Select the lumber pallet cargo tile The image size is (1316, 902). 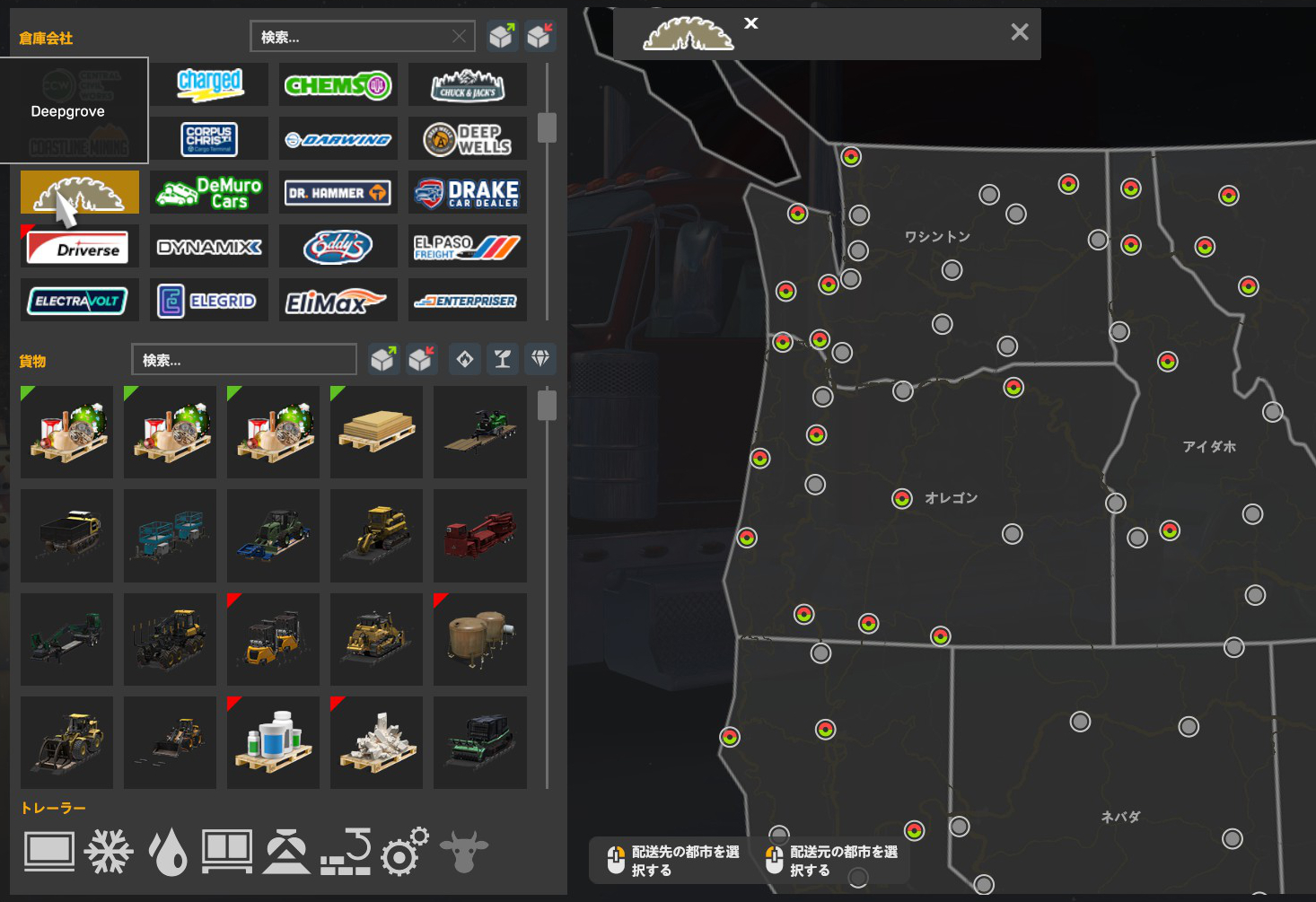[376, 432]
